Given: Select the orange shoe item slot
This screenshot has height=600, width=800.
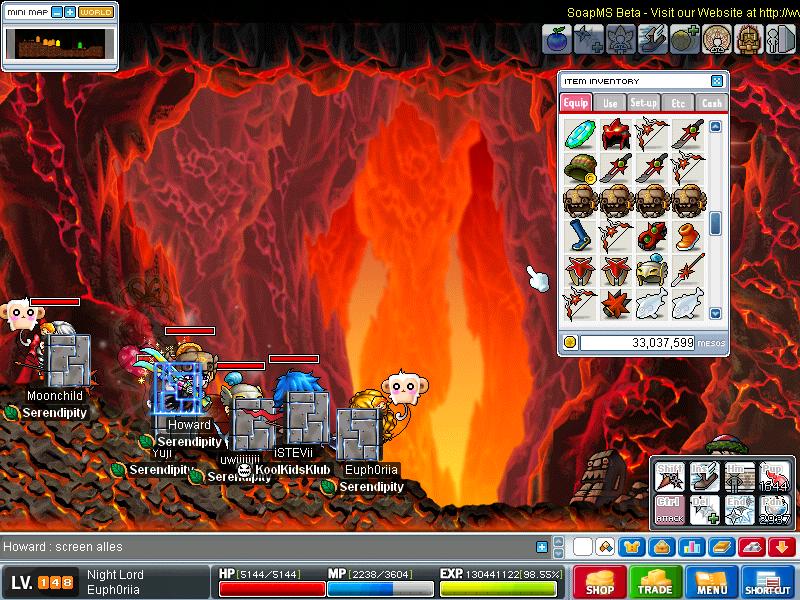Looking at the screenshot, I should 688,235.
